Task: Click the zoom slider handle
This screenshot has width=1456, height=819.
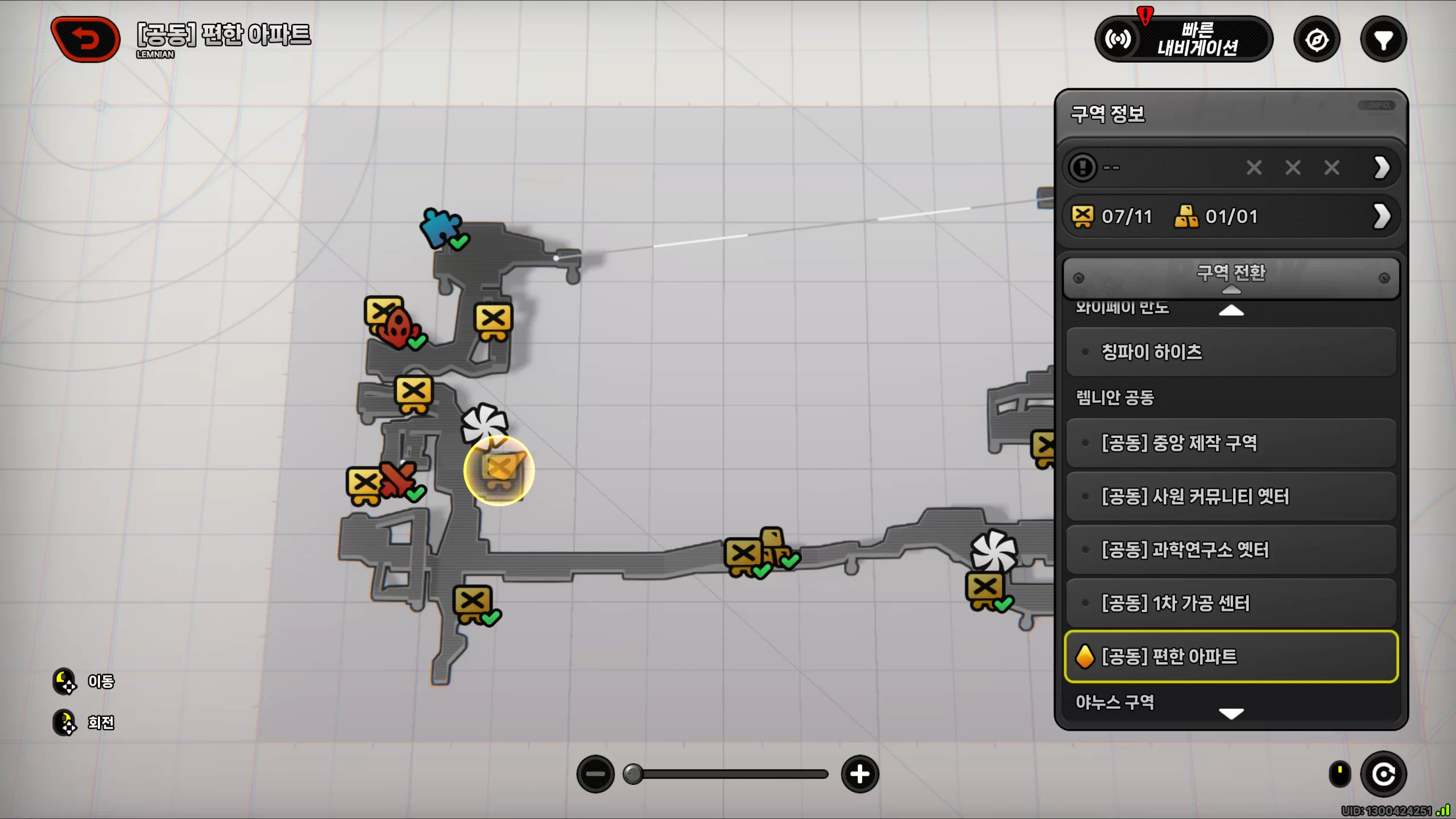Action: (632, 774)
